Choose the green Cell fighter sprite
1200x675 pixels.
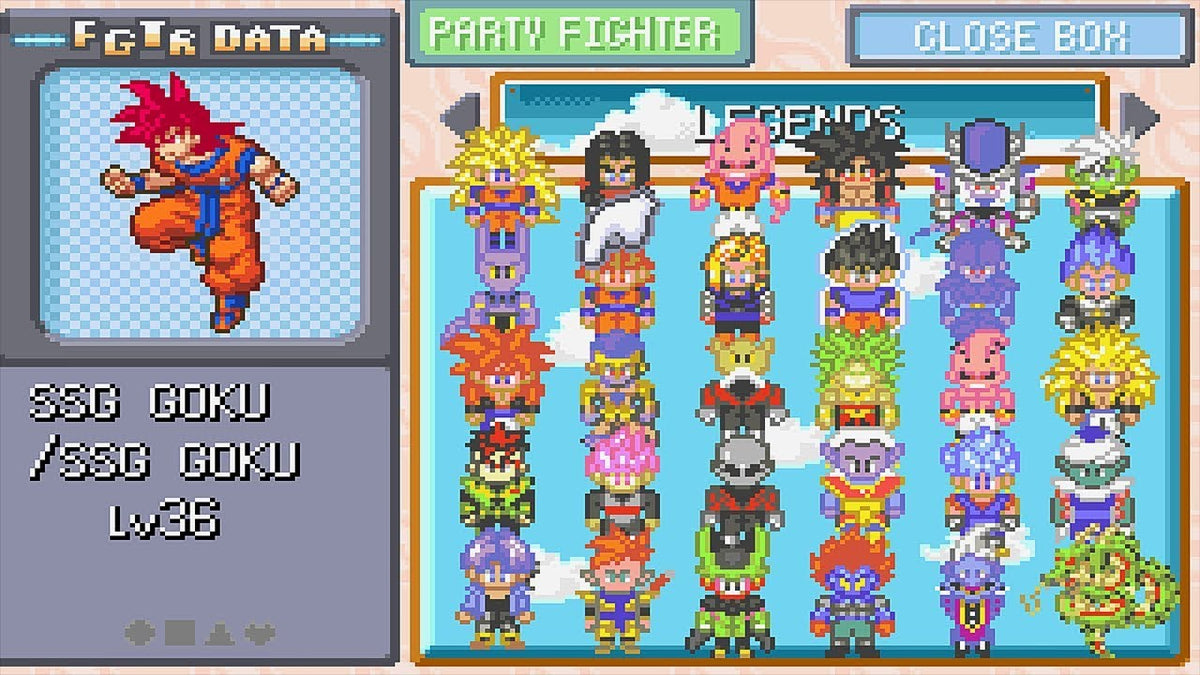pyautogui.click(x=738, y=595)
